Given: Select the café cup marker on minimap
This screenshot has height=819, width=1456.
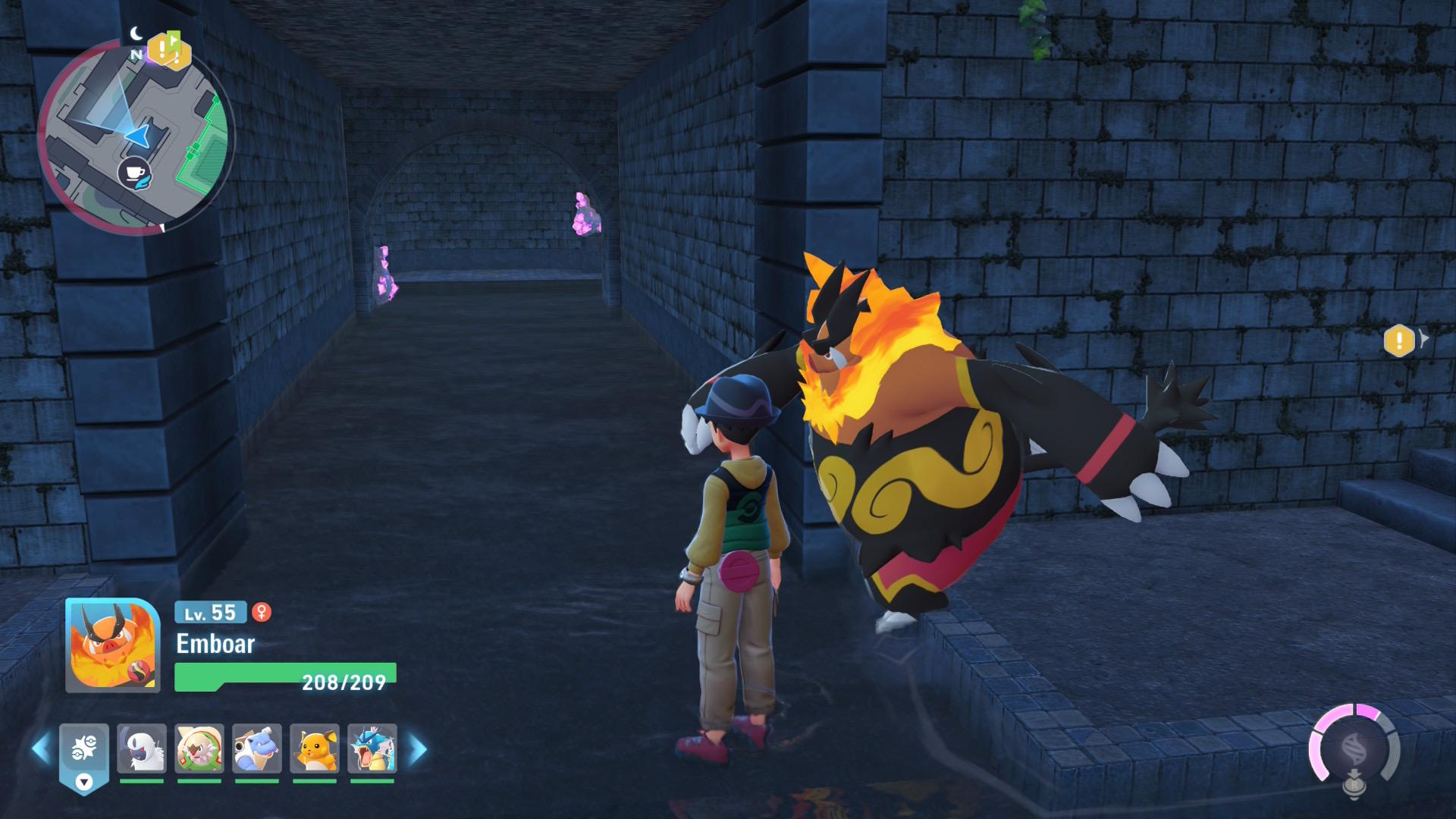Looking at the screenshot, I should tap(134, 174).
